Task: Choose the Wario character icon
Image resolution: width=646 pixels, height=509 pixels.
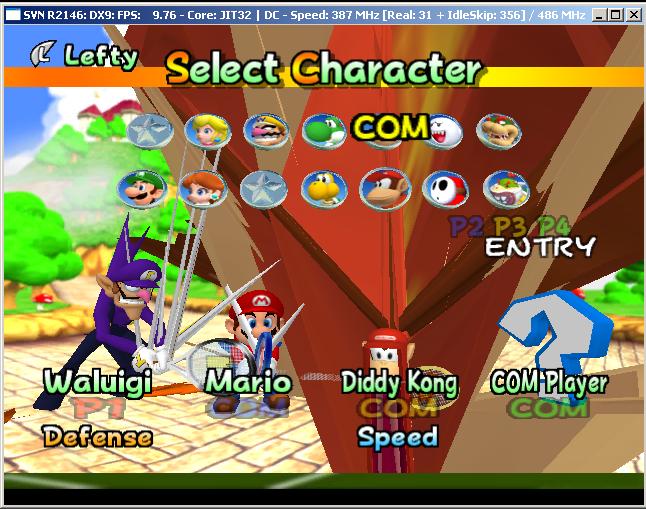Action: coord(266,130)
